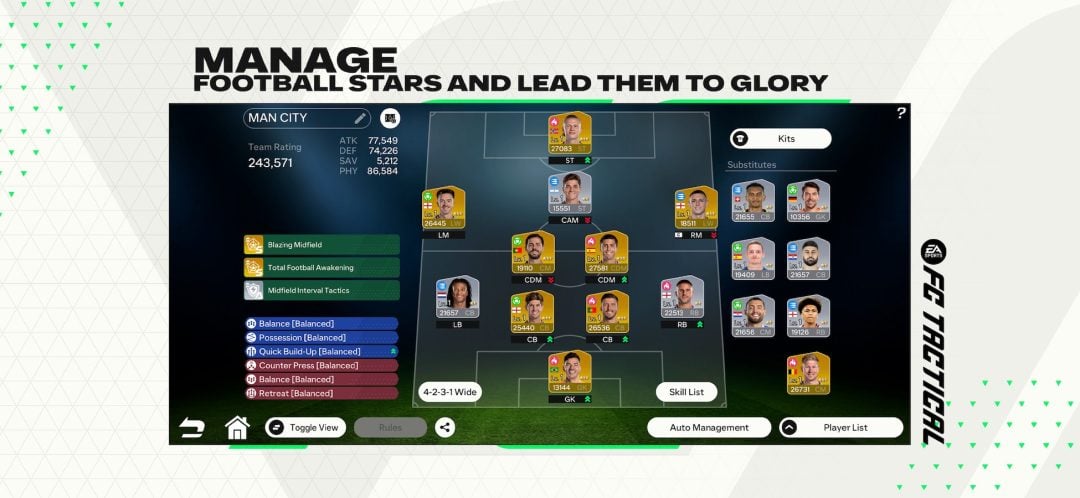Click the Toggle View button
The height and width of the screenshot is (498, 1080).
pyautogui.click(x=305, y=427)
